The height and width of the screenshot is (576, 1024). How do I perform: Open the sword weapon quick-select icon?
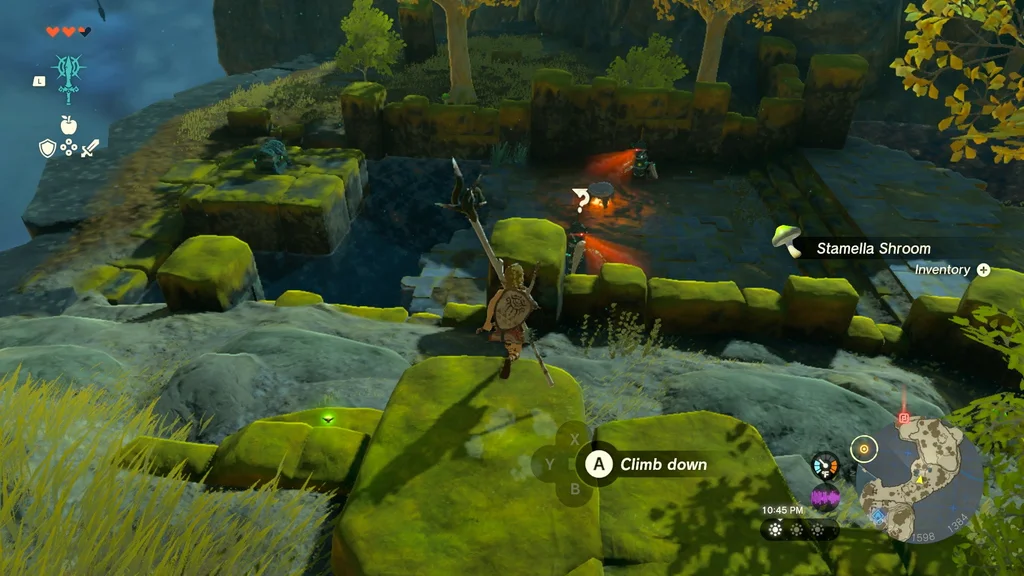[90, 148]
